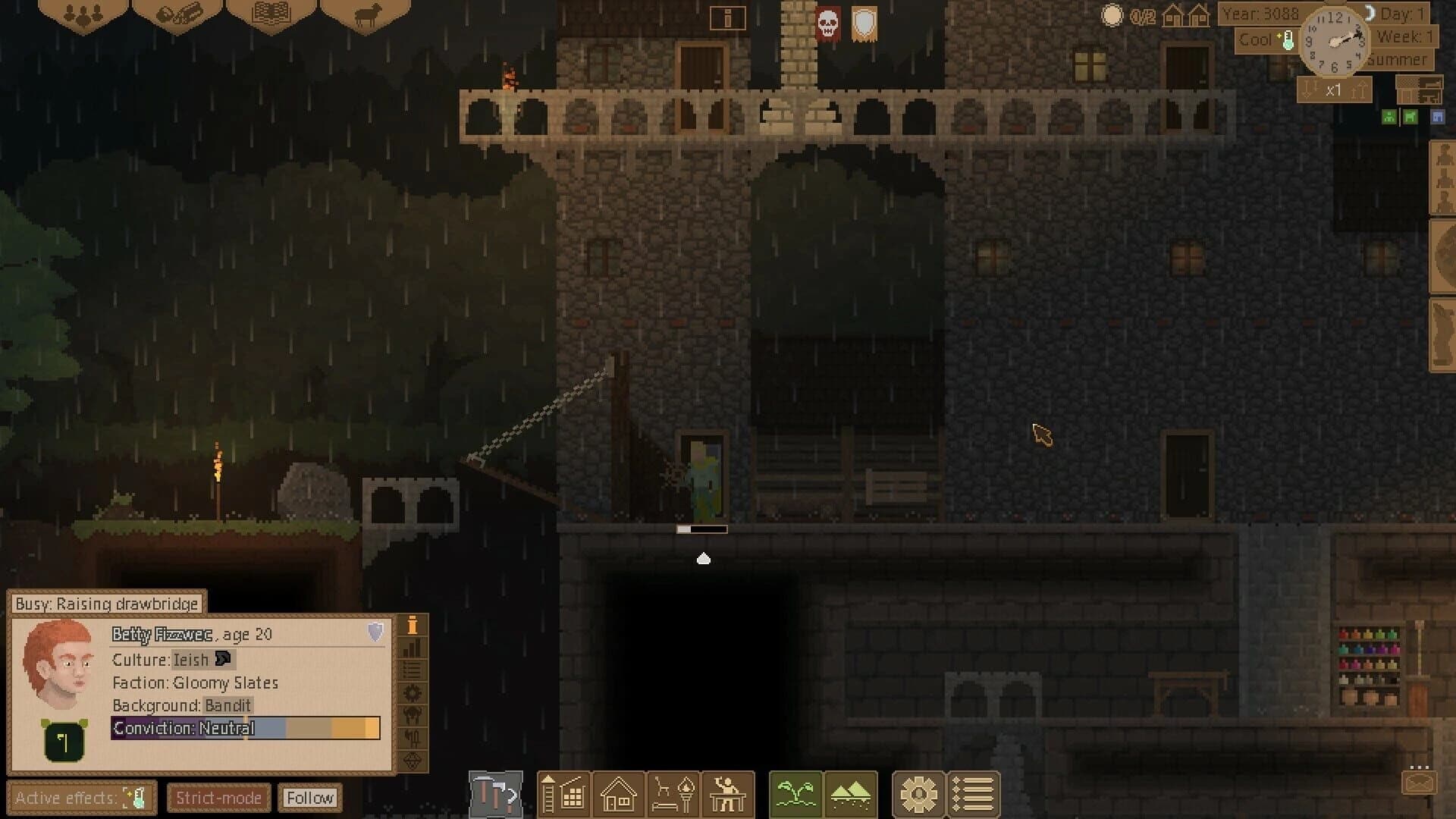Toggle the green settler visibility icon
1456x819 pixels.
click(1389, 117)
